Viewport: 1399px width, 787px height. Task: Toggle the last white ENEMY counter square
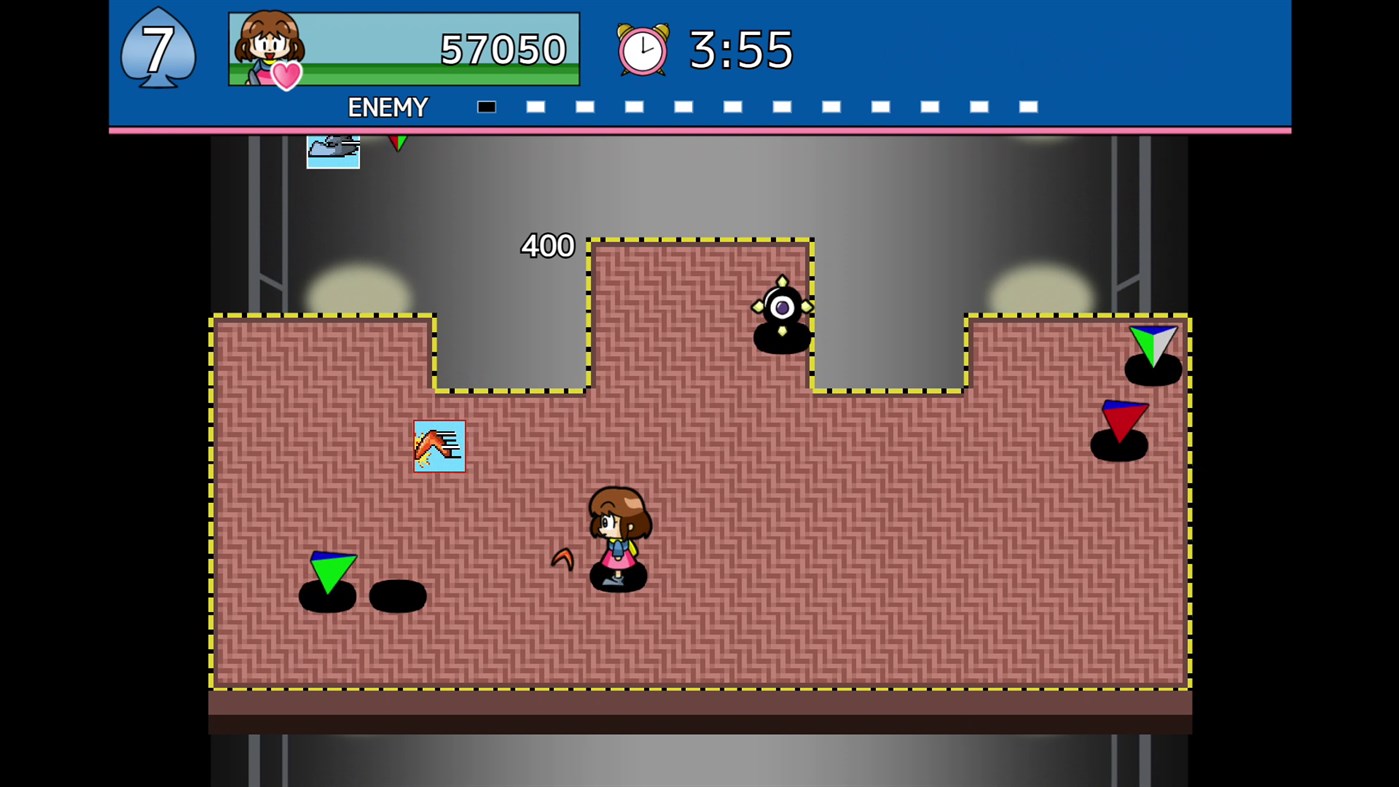1028,107
